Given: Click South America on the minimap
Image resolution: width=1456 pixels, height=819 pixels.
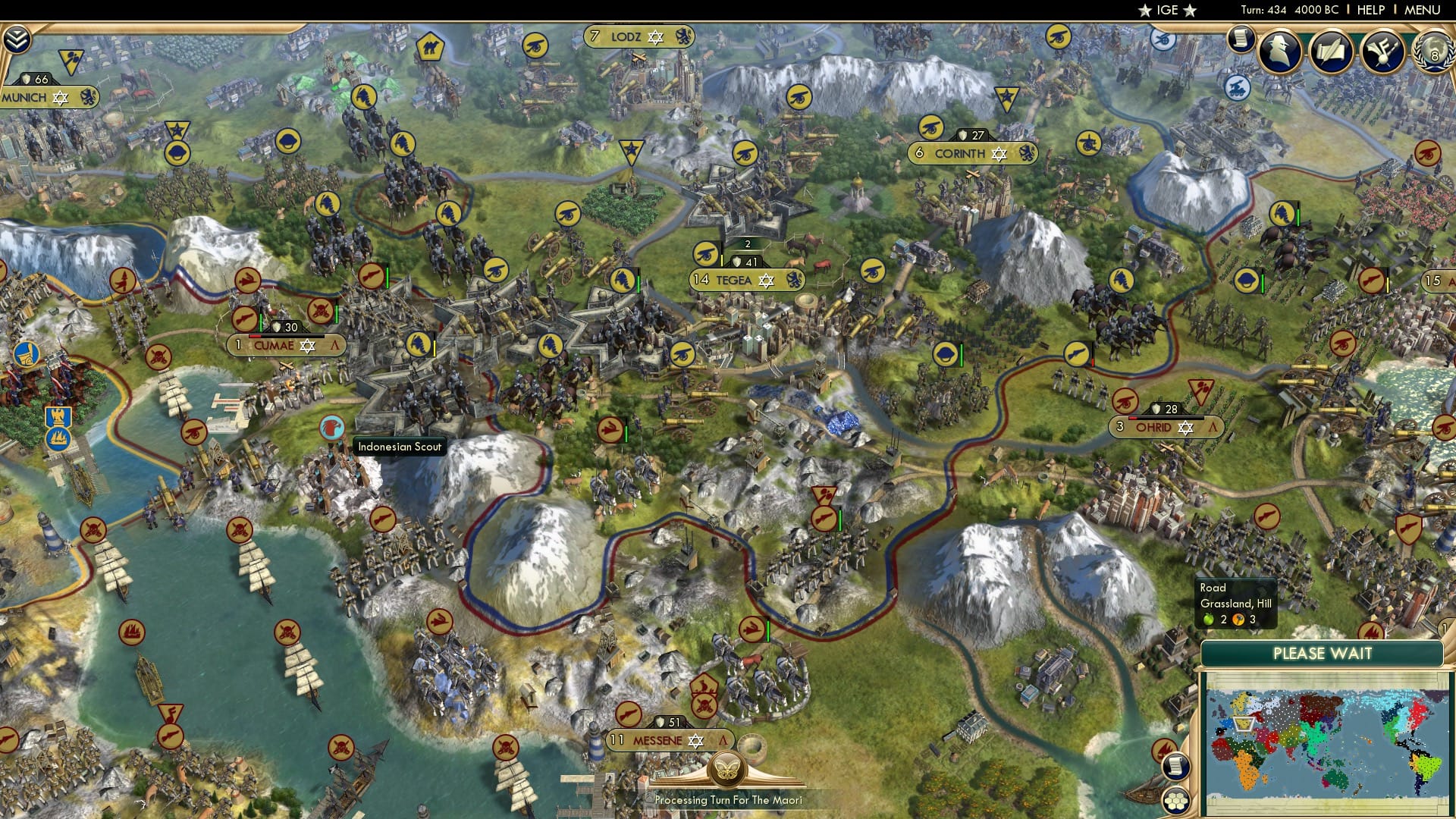Looking at the screenshot, I should click(1425, 766).
